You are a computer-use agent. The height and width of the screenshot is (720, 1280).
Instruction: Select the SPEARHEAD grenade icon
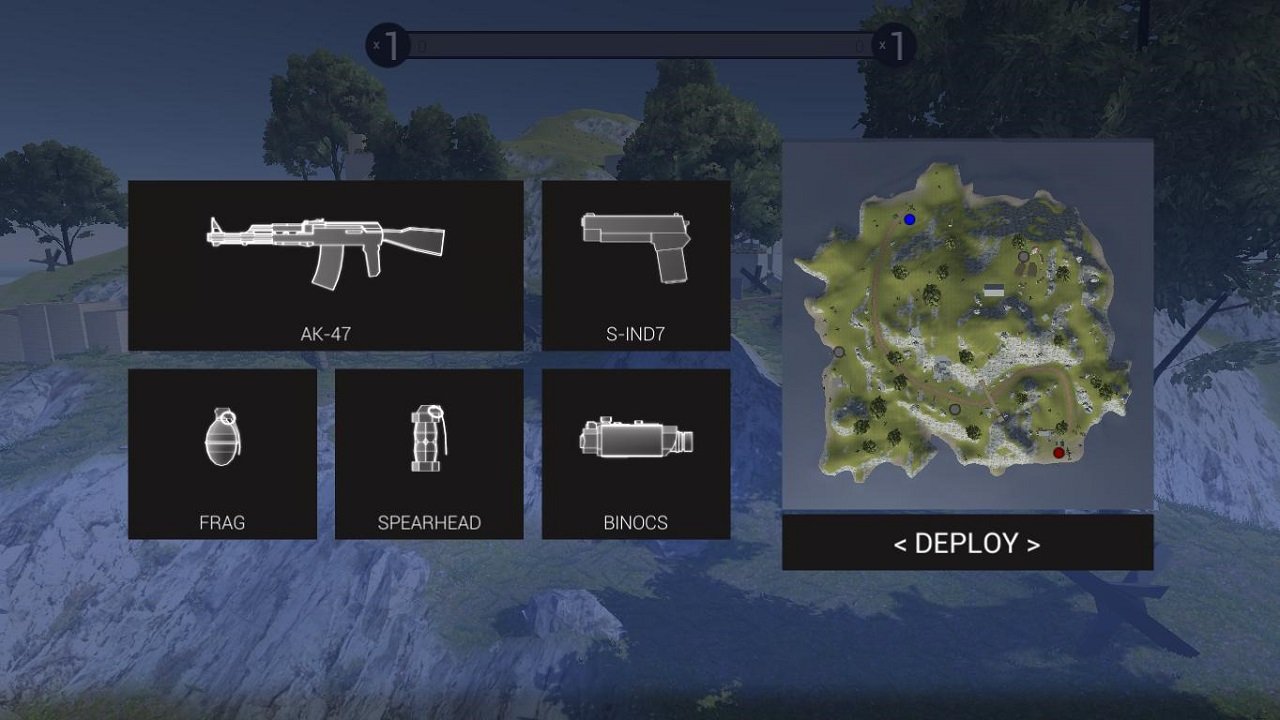click(429, 435)
